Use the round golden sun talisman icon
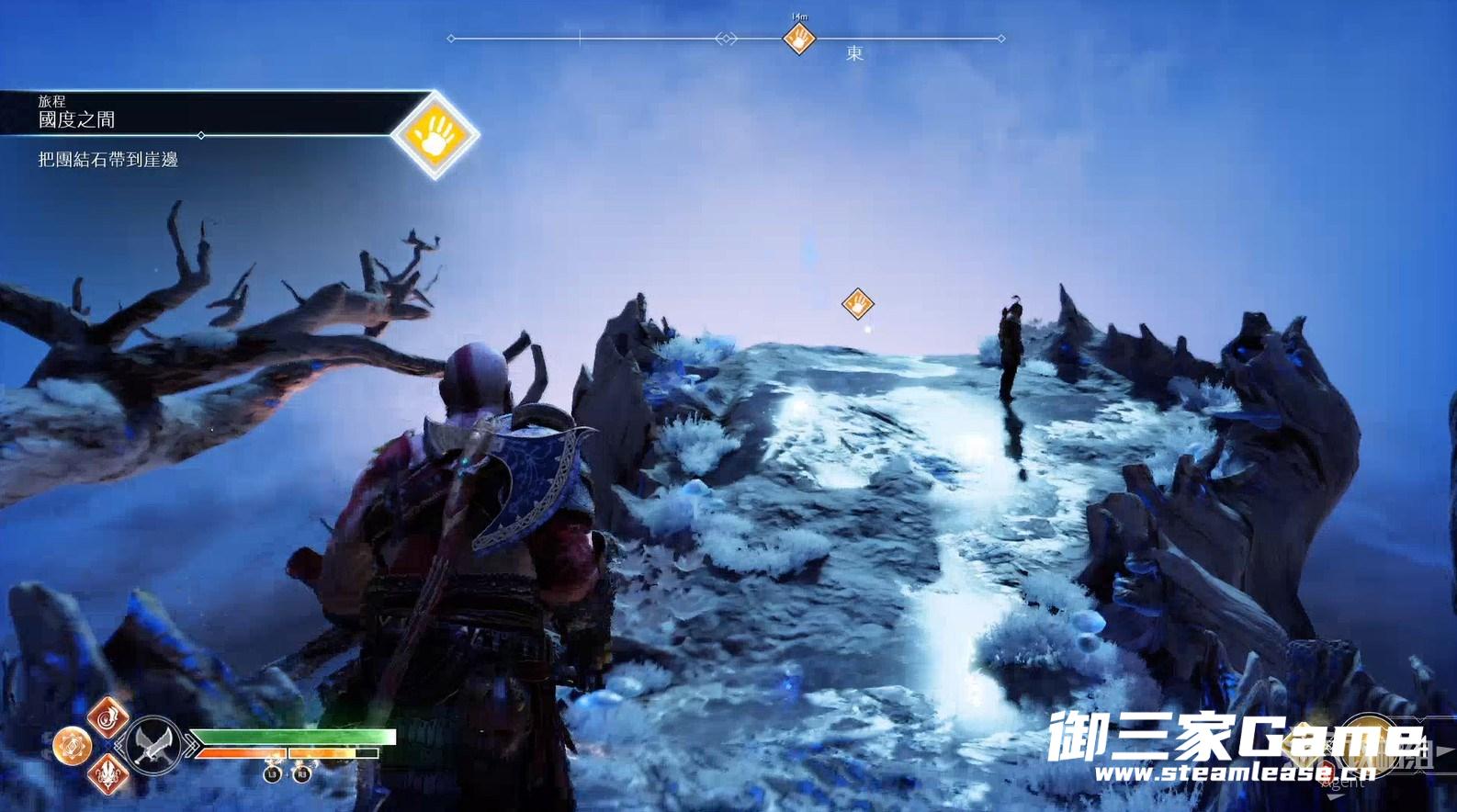1457x812 pixels. click(x=71, y=745)
